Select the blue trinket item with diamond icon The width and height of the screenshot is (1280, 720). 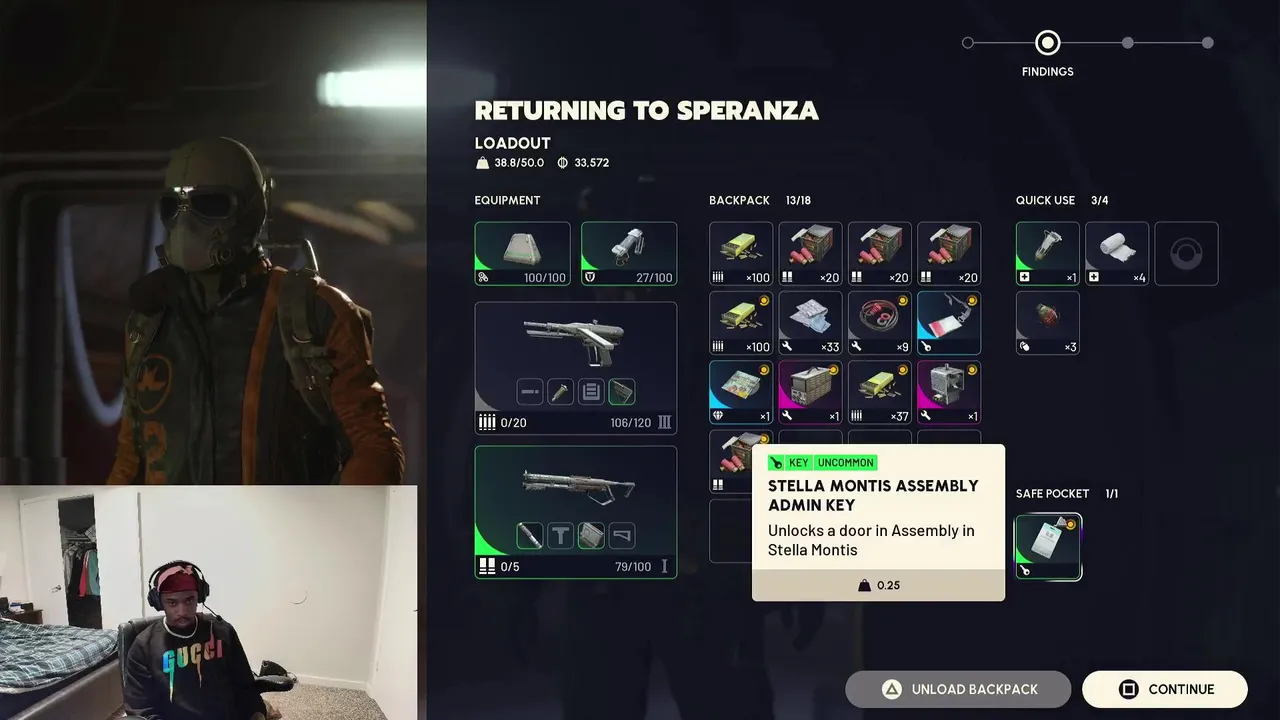click(741, 393)
